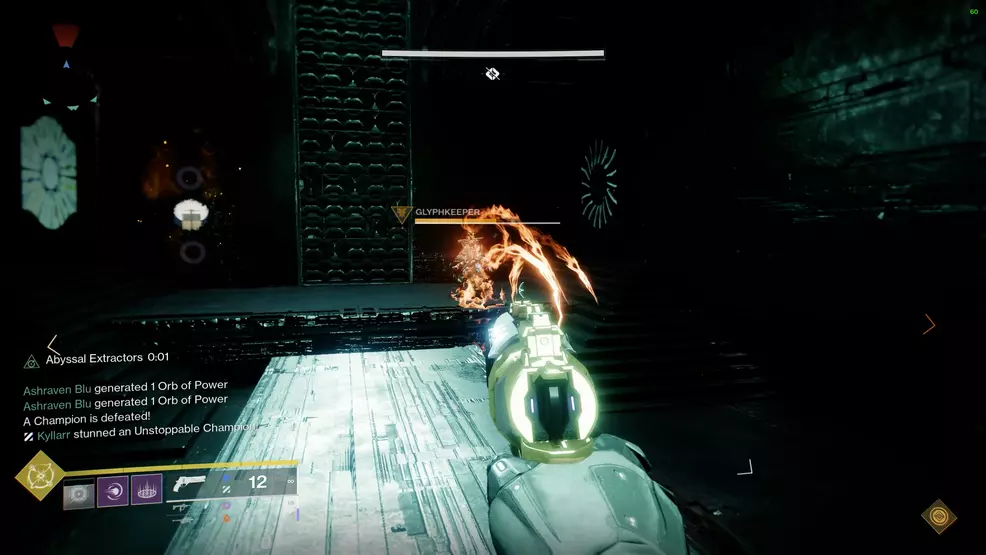The image size is (986, 555).
Task: Activate the golden super ability diamond
Action: click(x=40, y=477)
